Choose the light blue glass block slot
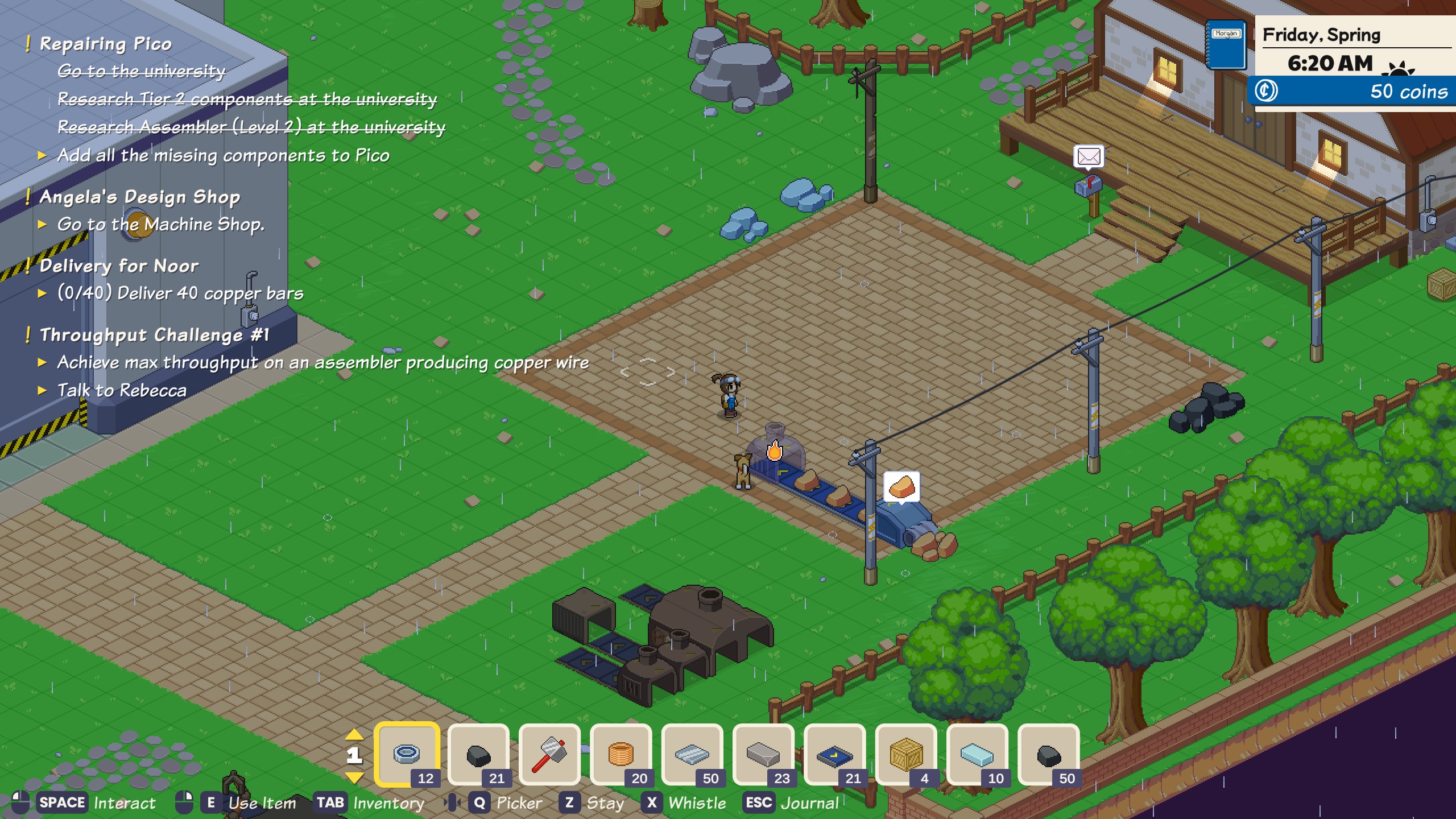This screenshot has height=819, width=1456. [x=977, y=755]
